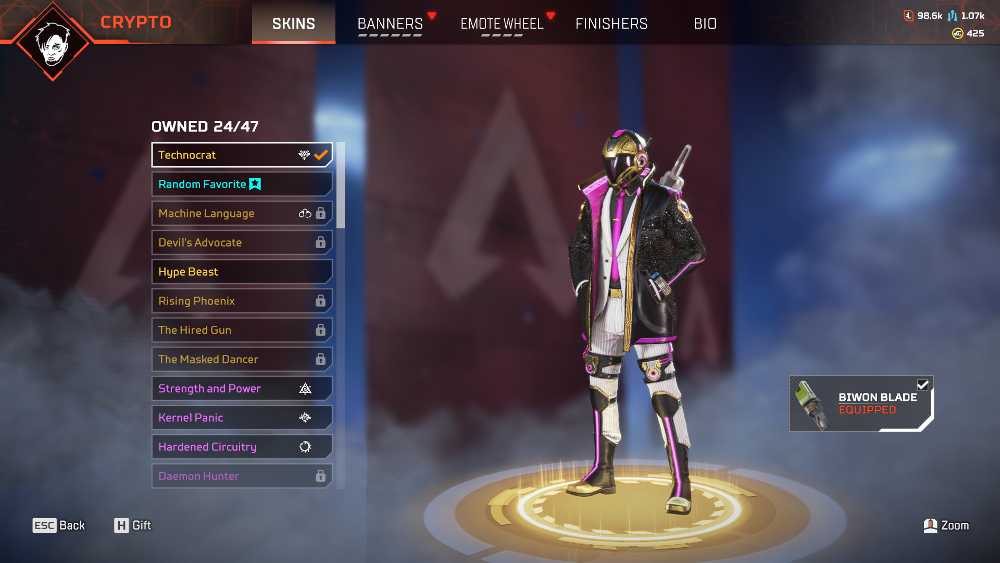The height and width of the screenshot is (563, 1000).
Task: Open the Banners tab
Action: pos(390,24)
